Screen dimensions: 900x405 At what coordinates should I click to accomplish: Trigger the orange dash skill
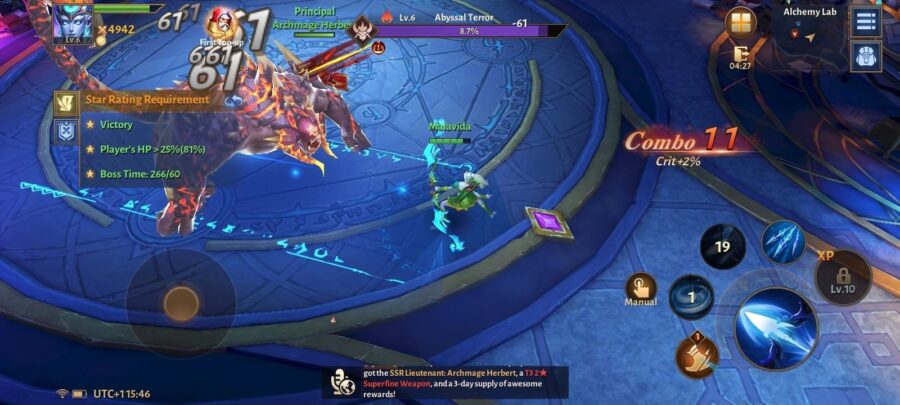point(697,355)
